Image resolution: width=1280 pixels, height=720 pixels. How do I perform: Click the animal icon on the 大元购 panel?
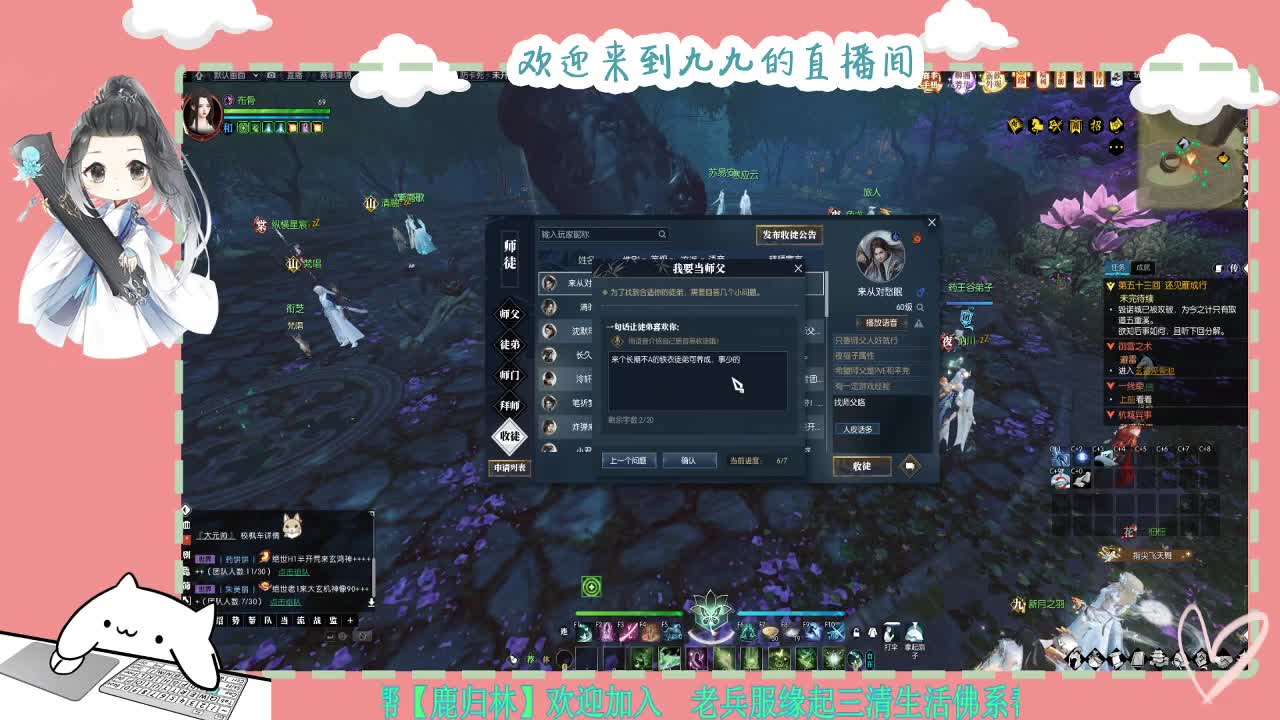293,525
